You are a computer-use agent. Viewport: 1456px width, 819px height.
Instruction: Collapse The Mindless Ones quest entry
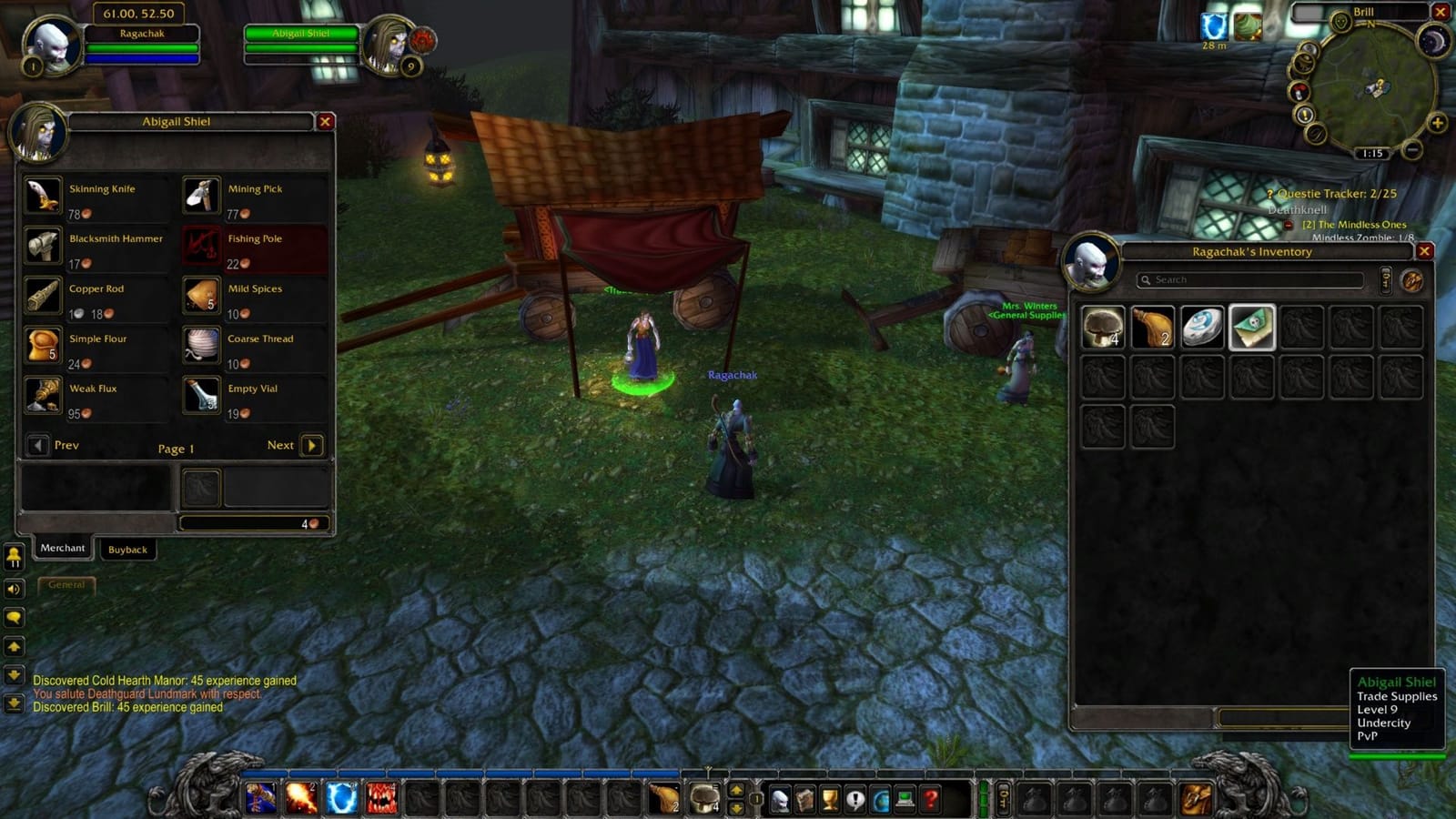(x=1289, y=224)
